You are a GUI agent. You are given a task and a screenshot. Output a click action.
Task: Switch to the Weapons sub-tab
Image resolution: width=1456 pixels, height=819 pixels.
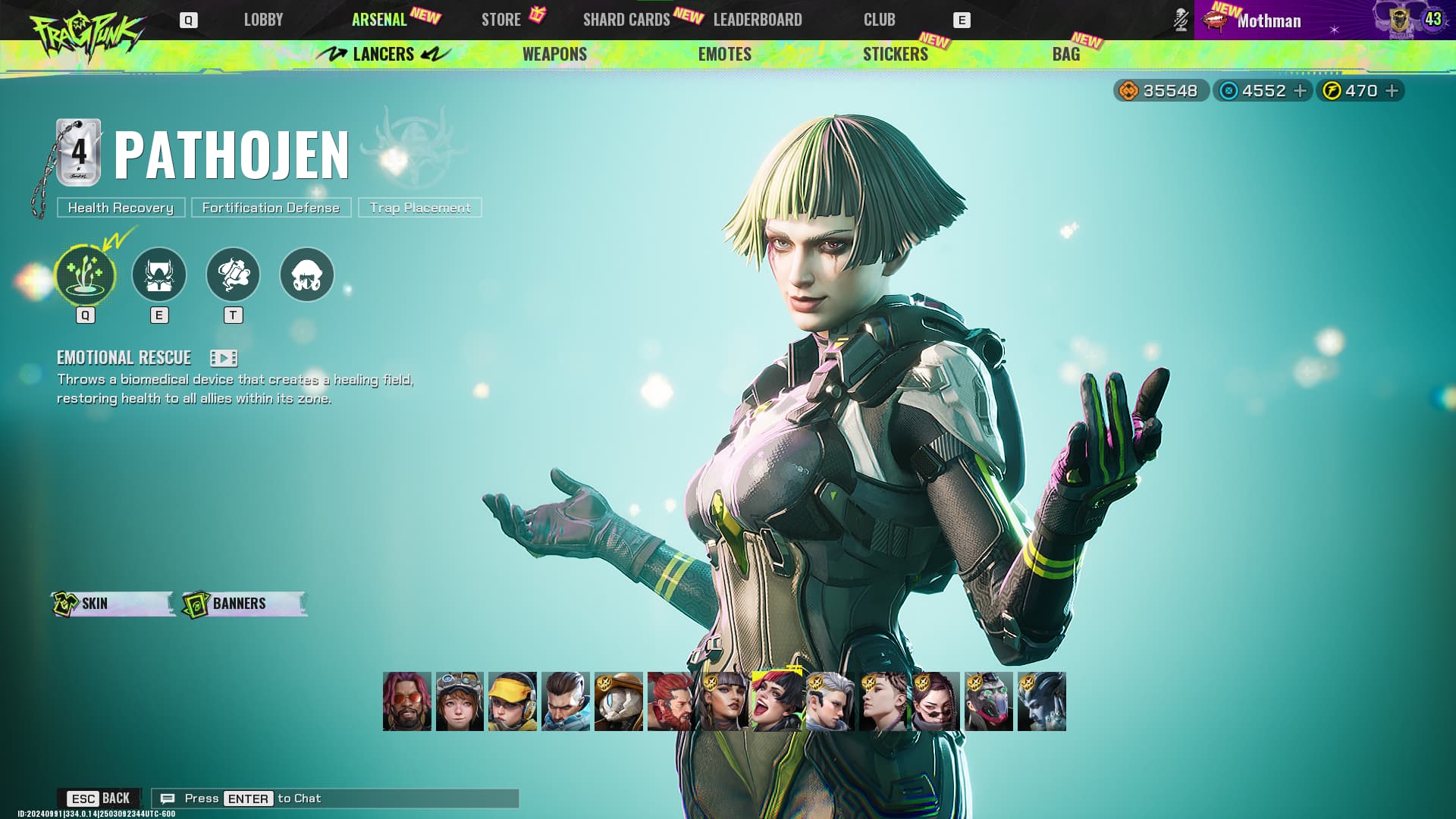click(x=554, y=54)
